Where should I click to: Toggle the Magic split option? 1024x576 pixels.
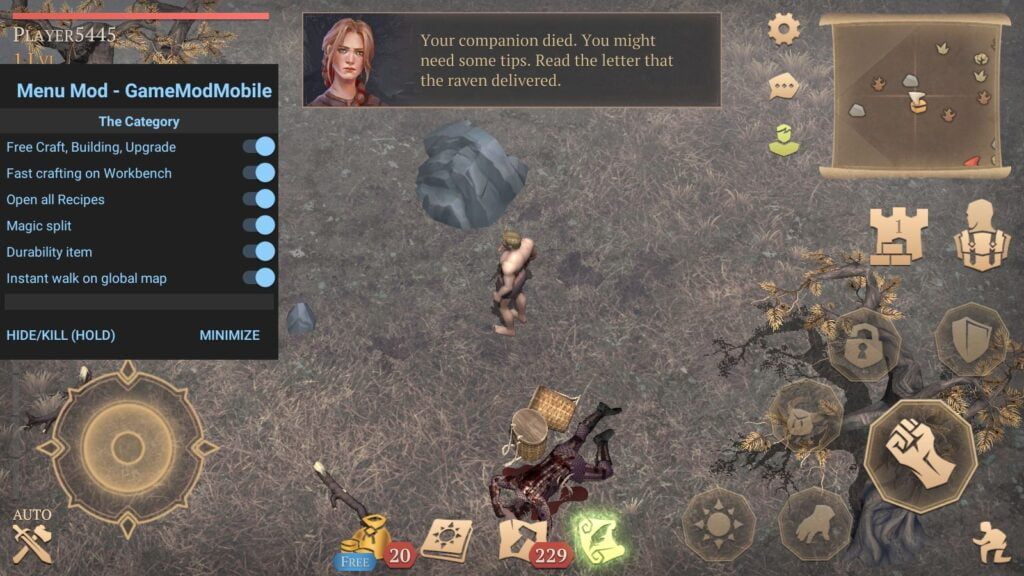[x=258, y=226]
